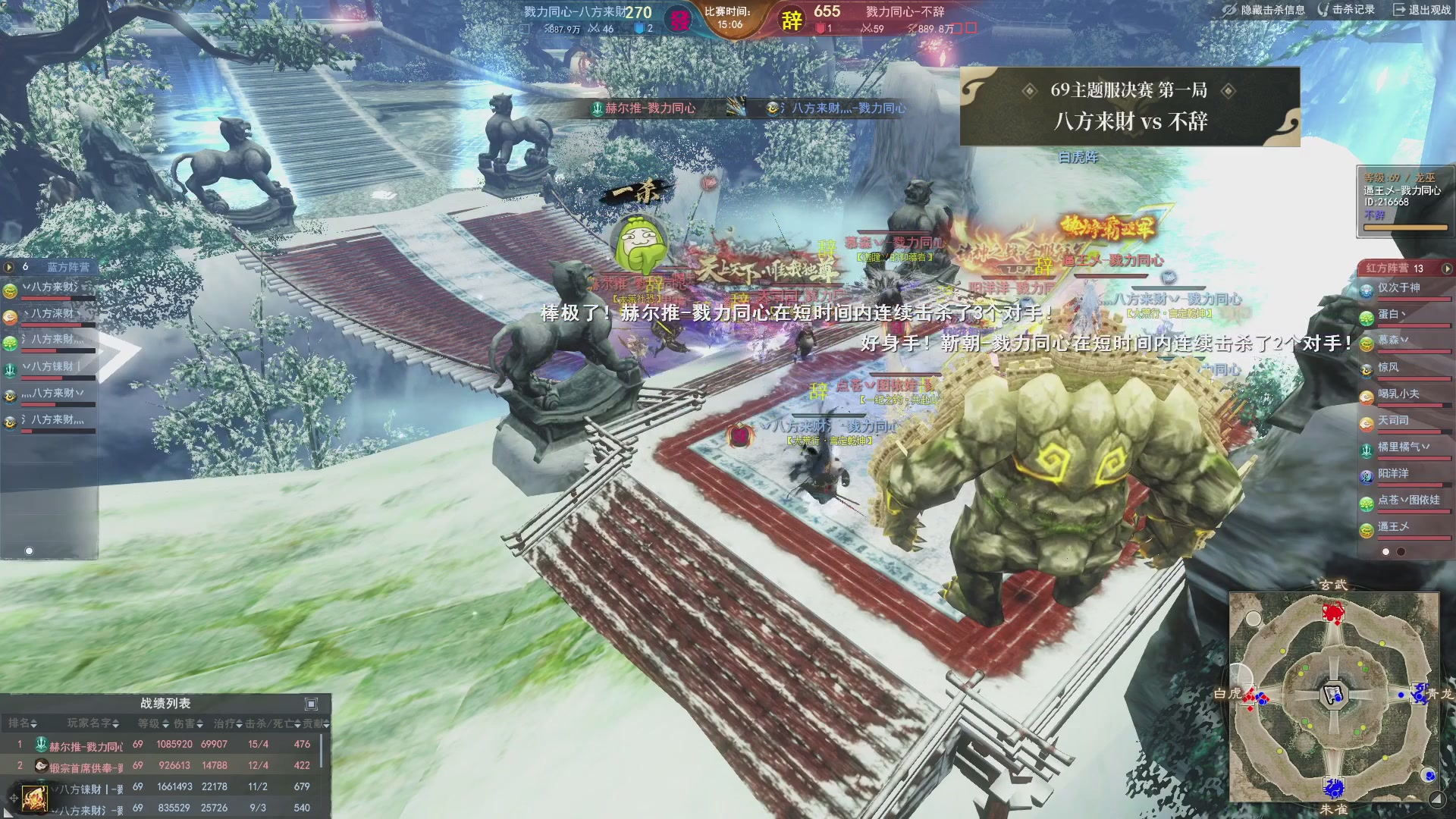Switch to second page of red team list
The image size is (1456, 819).
[1401, 552]
